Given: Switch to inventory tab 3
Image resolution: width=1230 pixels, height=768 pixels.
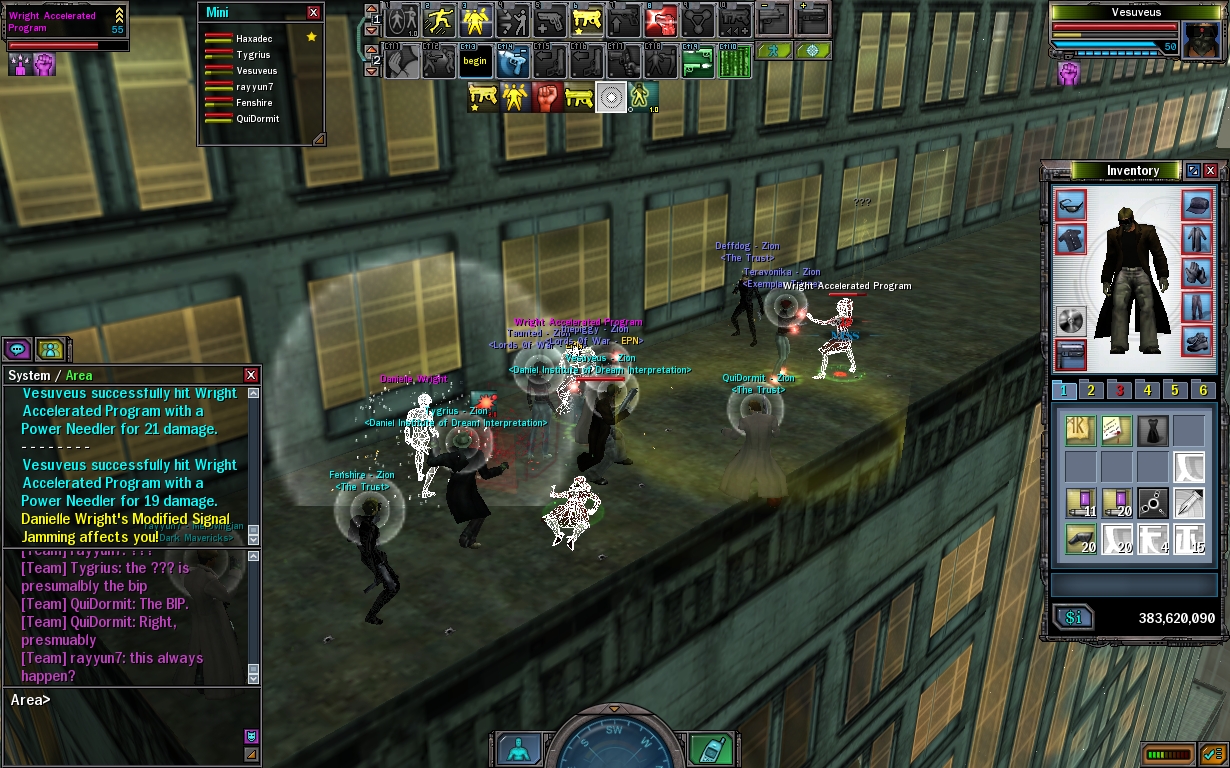Looking at the screenshot, I should click(x=1120, y=391).
